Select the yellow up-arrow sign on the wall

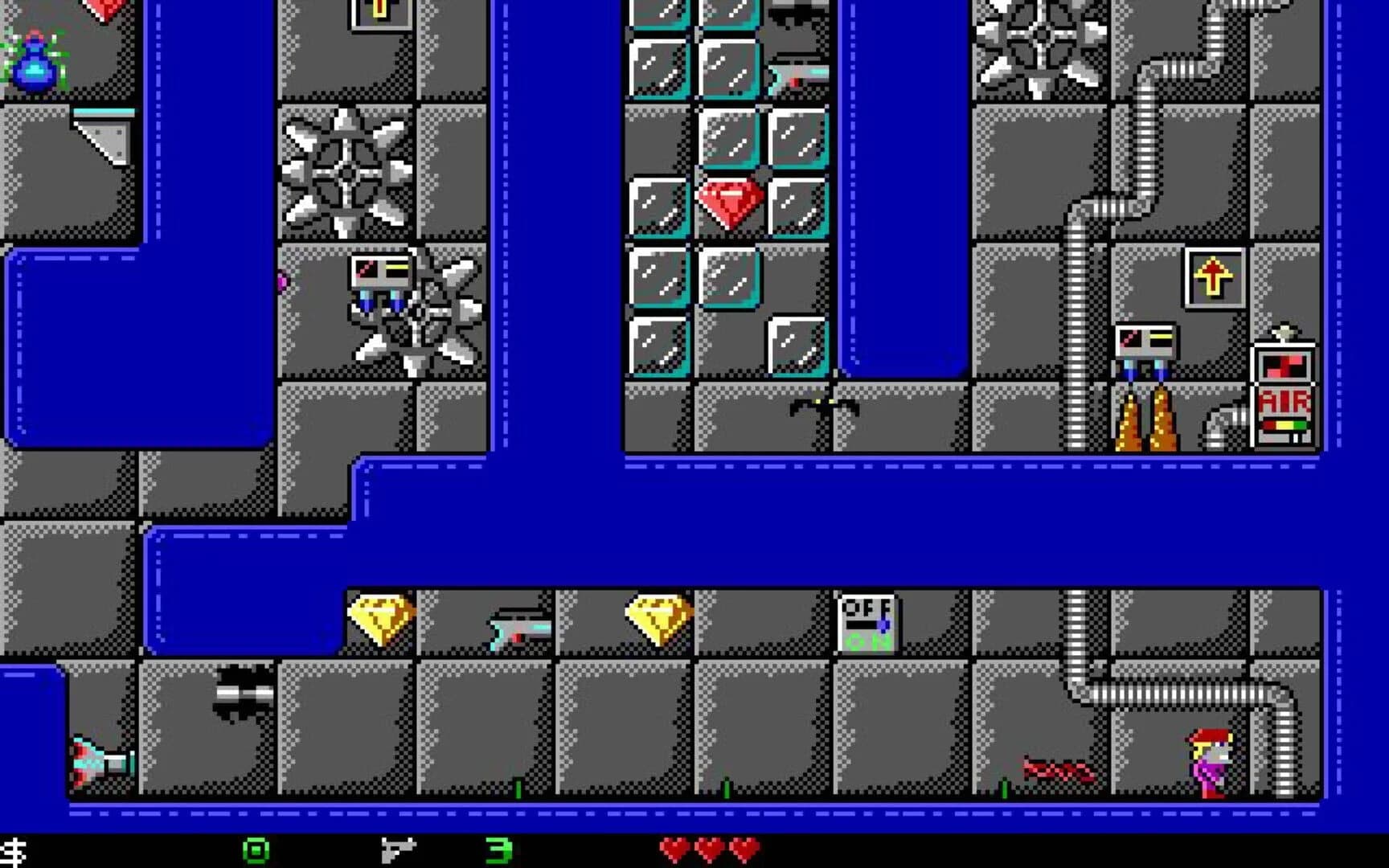tap(1212, 278)
